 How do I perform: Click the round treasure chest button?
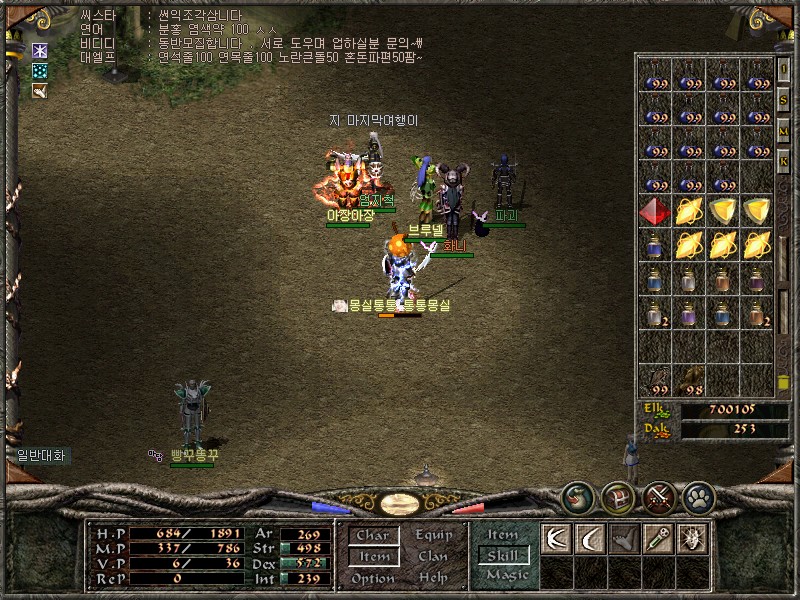[617, 497]
